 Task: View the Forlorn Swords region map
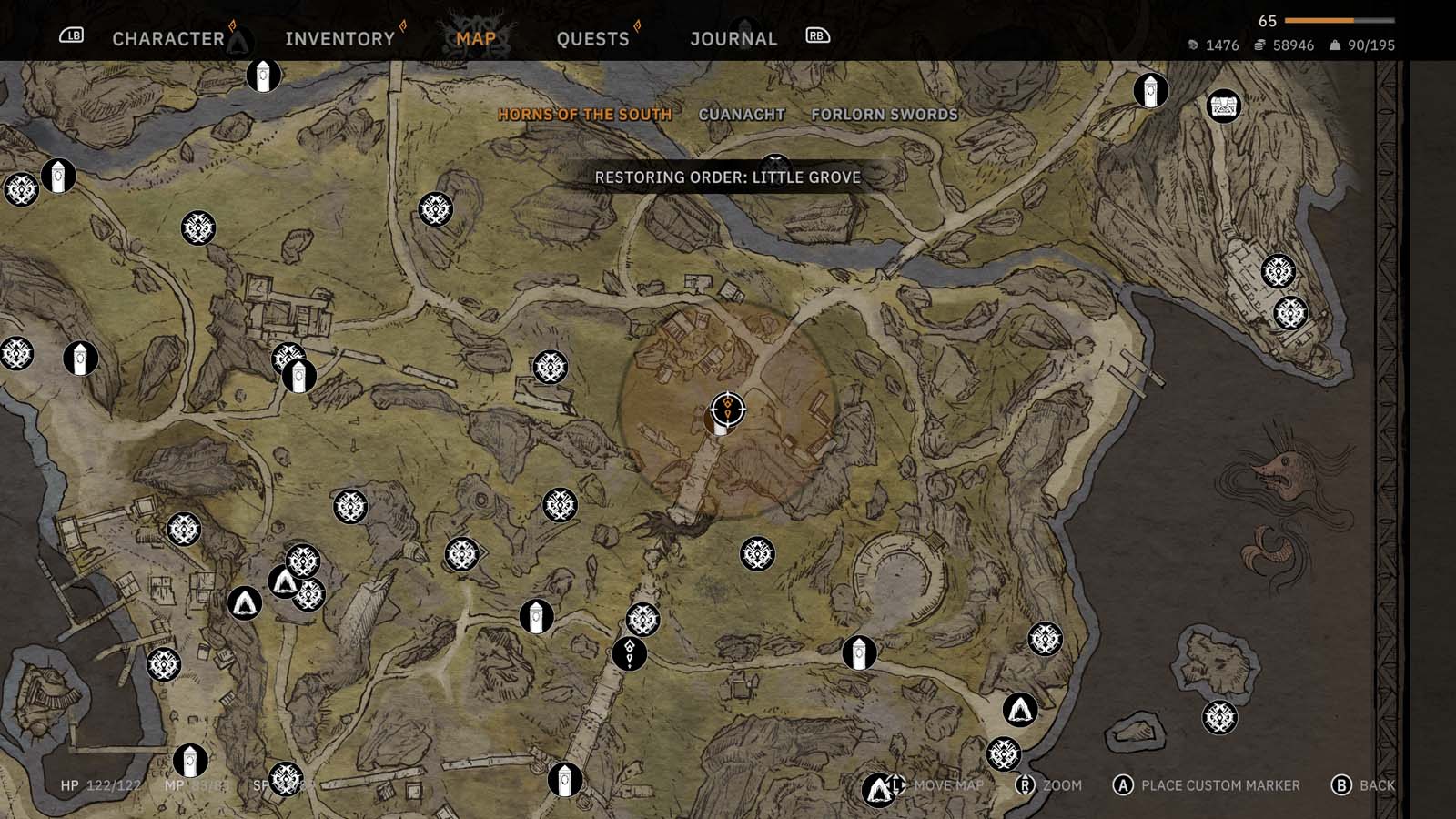(884, 115)
